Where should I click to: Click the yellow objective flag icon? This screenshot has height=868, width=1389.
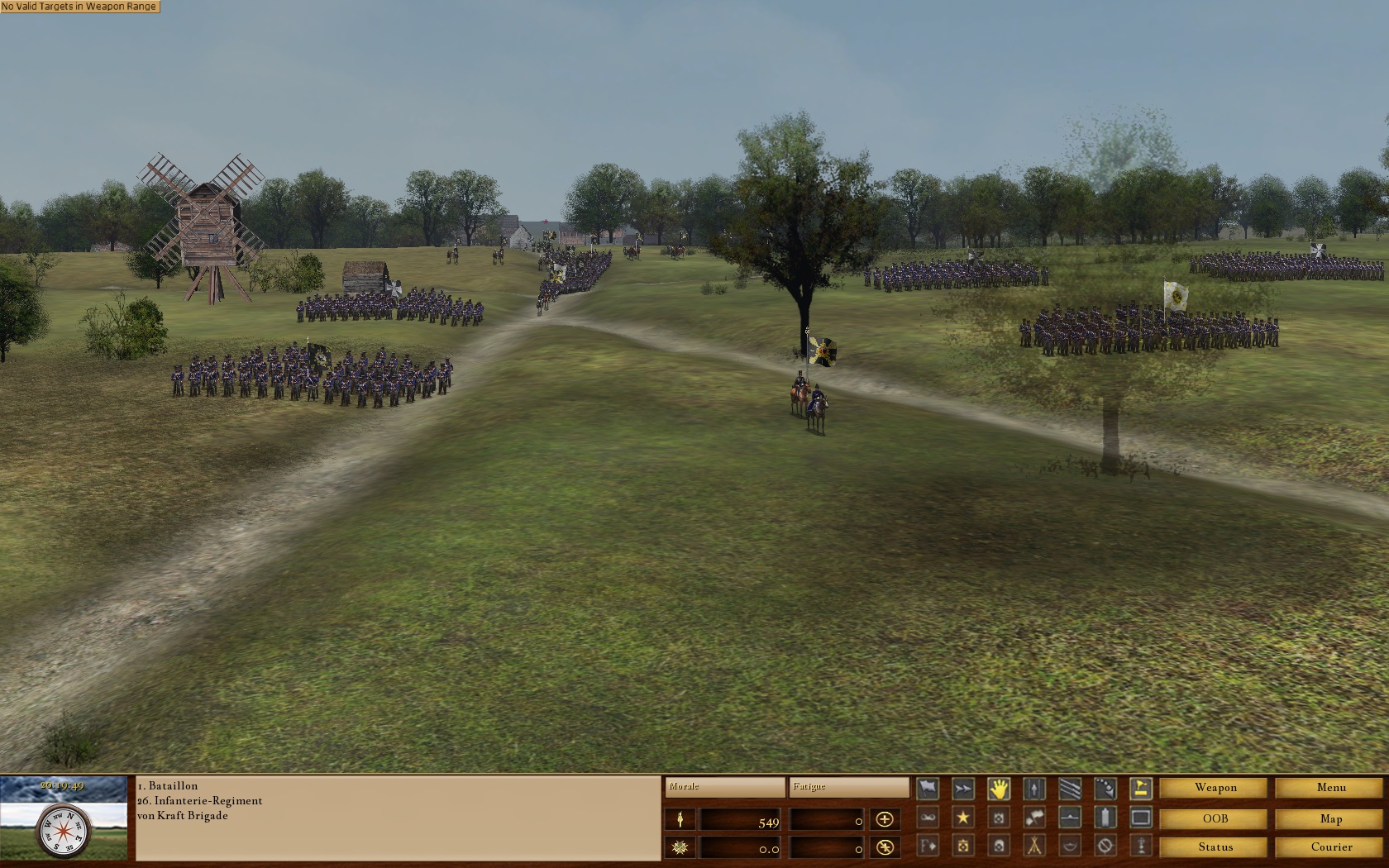[x=1139, y=788]
